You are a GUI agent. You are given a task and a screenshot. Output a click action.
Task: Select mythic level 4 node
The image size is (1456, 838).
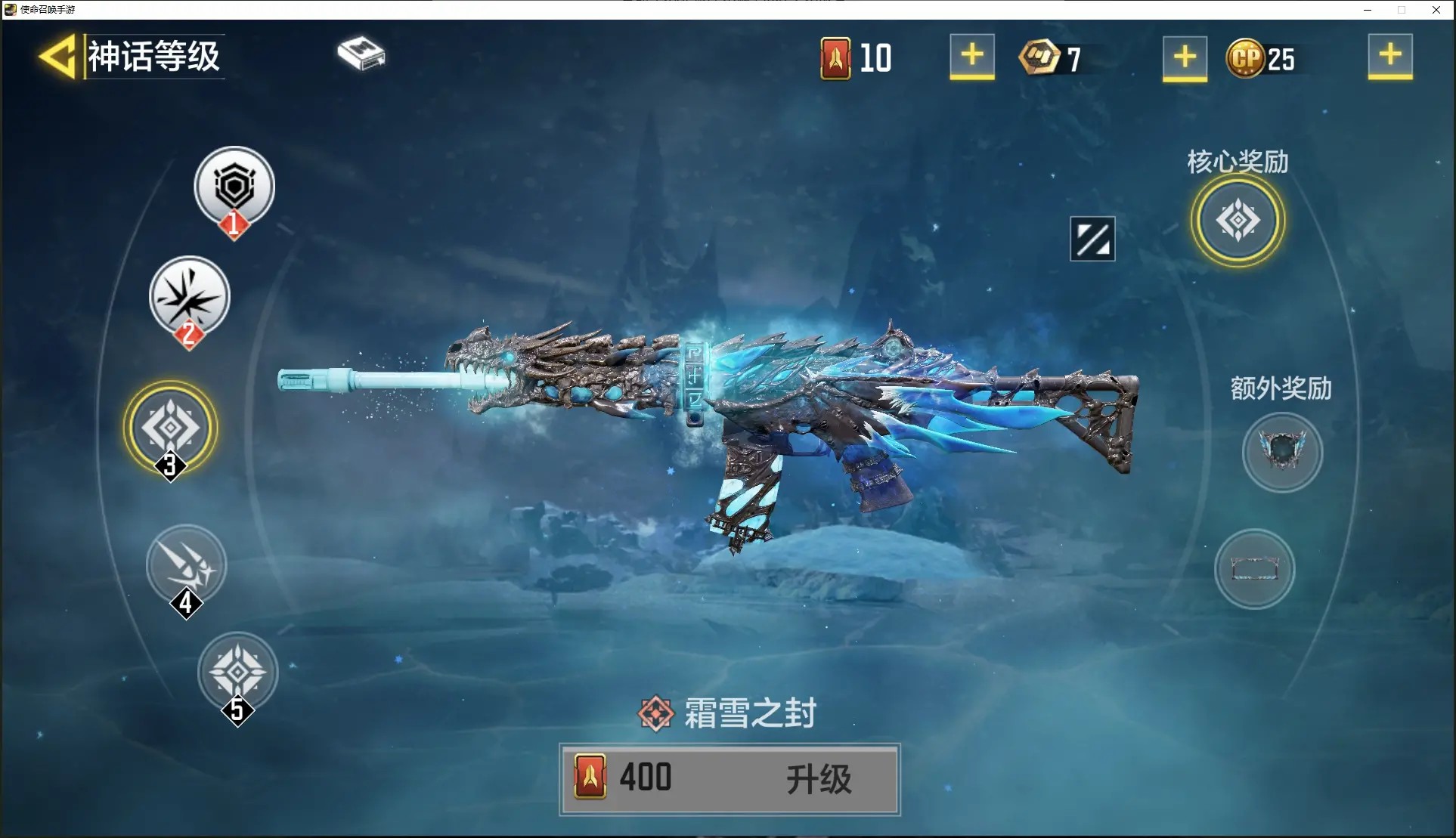click(x=186, y=564)
